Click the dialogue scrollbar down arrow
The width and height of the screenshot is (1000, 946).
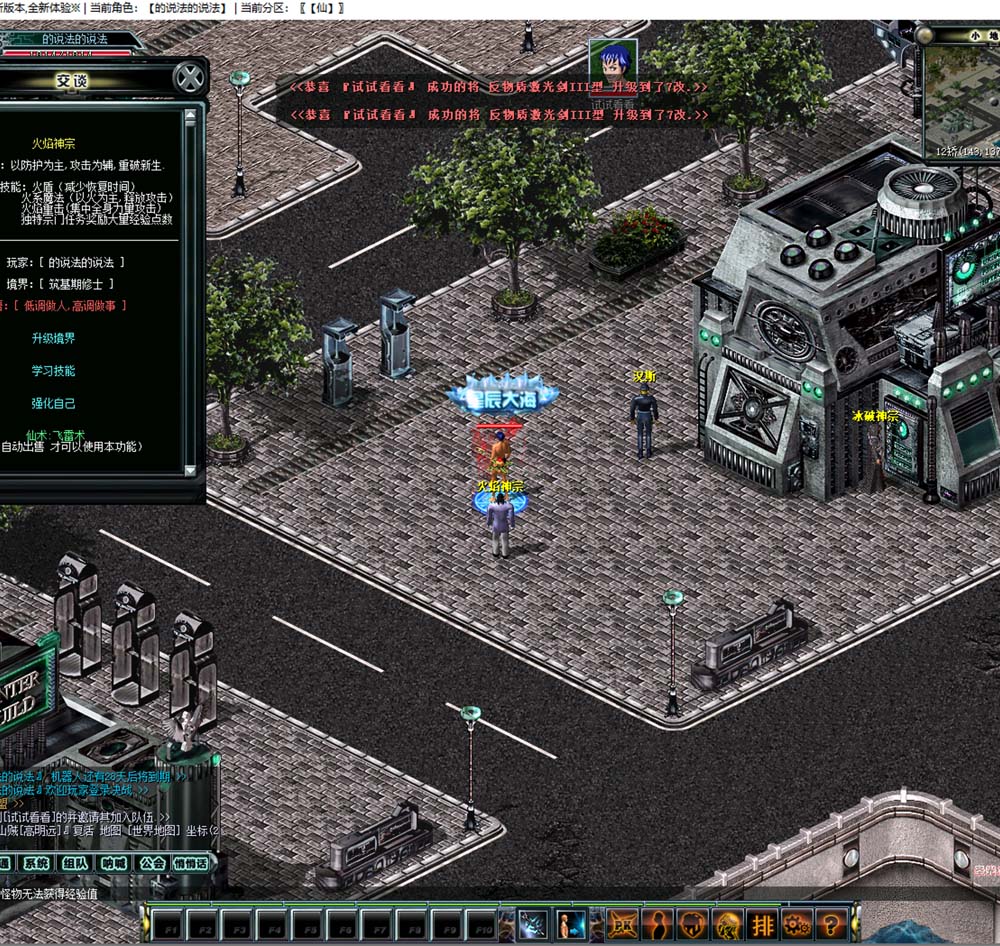coord(190,469)
